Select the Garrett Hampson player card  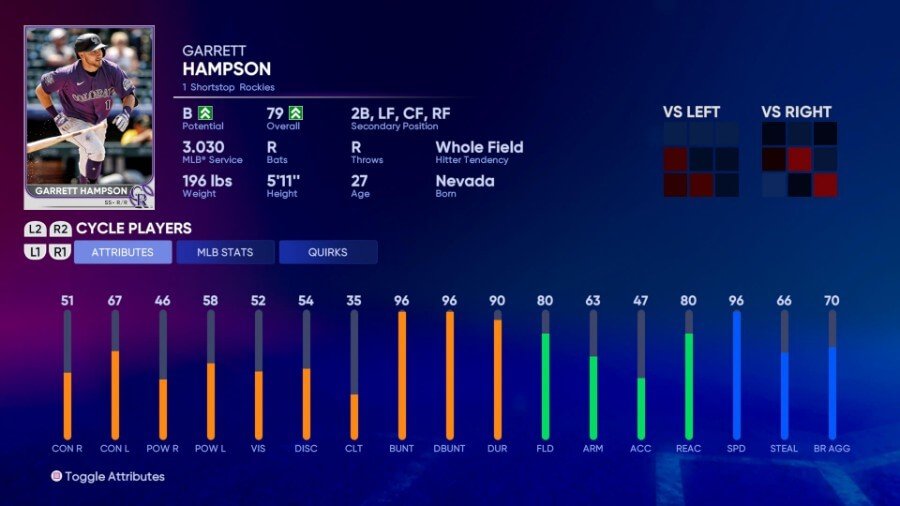click(x=89, y=116)
